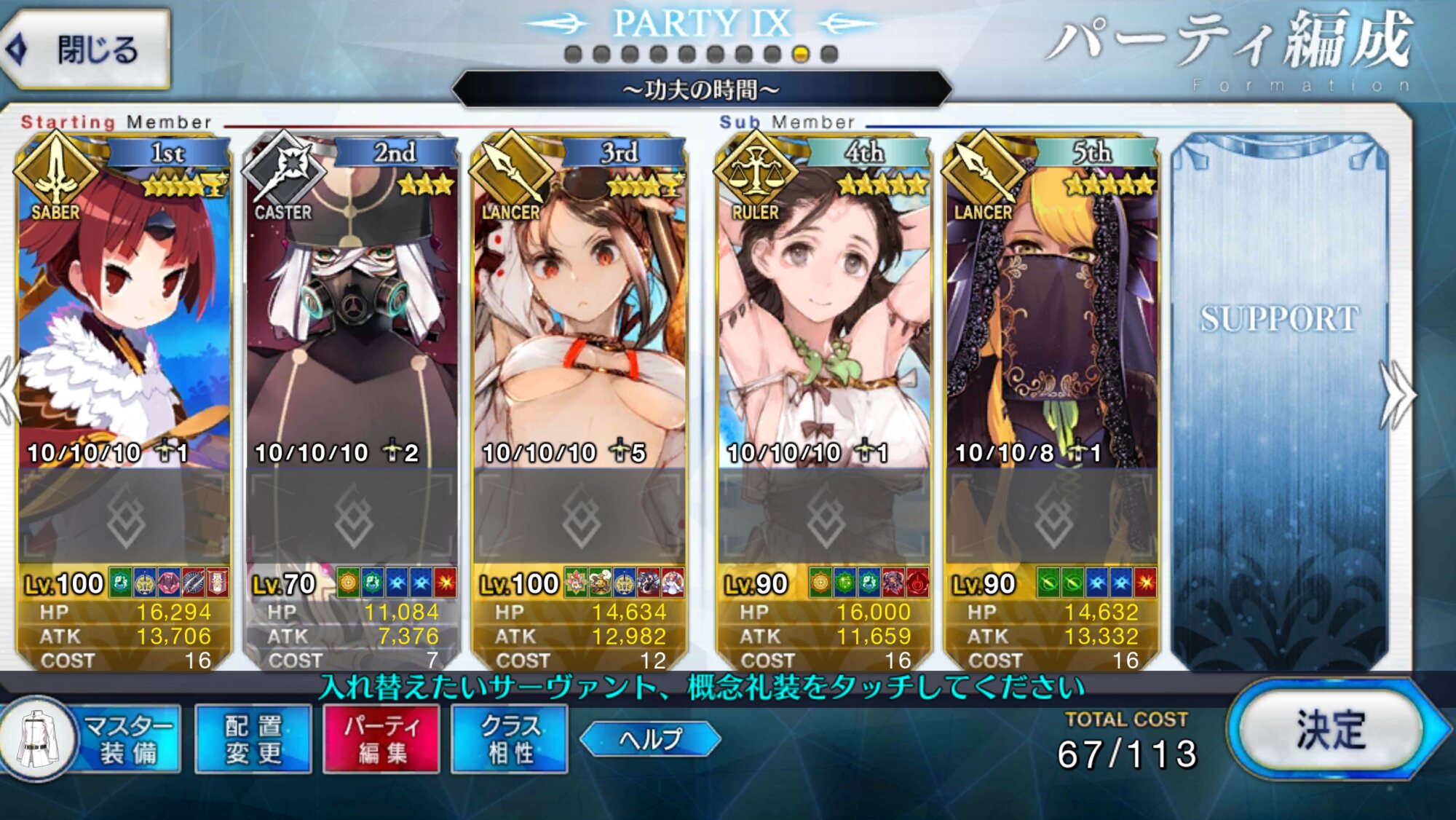Click the 配置変更 arrangement change button
Image resolution: width=1456 pixels, height=820 pixels.
tap(253, 739)
